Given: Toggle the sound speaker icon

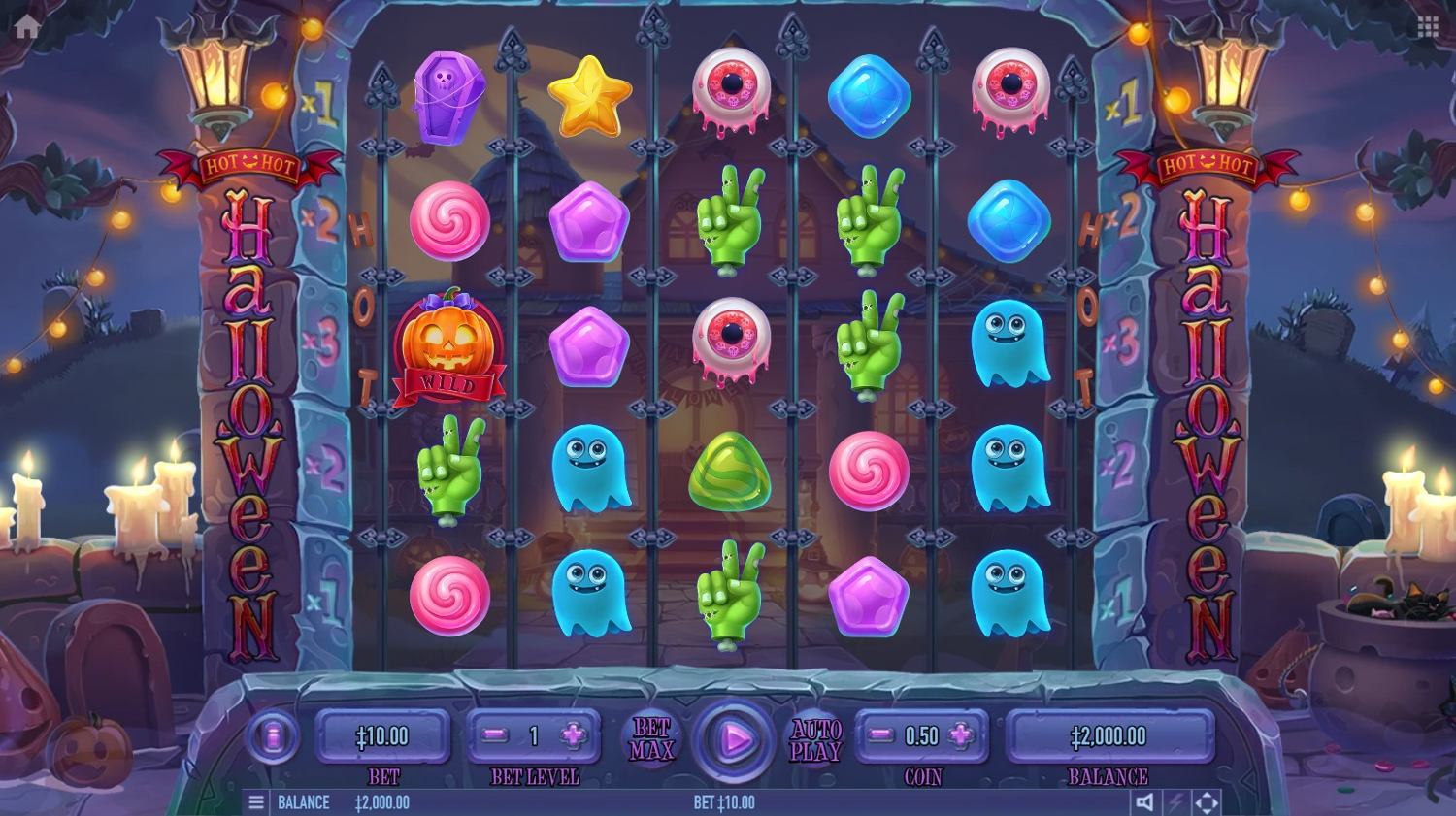Looking at the screenshot, I should (x=1145, y=802).
